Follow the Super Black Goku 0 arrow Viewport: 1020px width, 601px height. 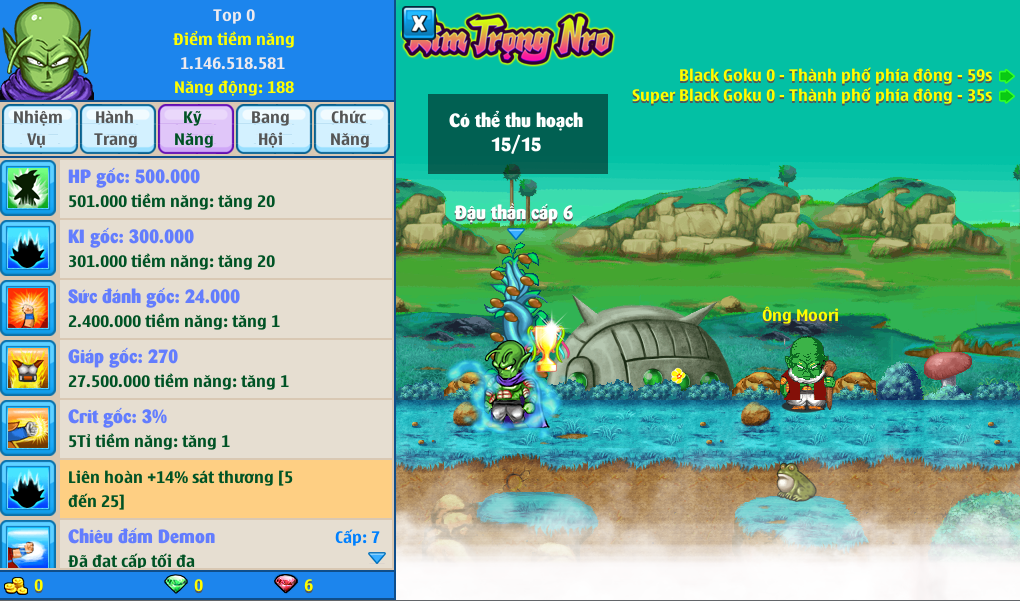1006,96
